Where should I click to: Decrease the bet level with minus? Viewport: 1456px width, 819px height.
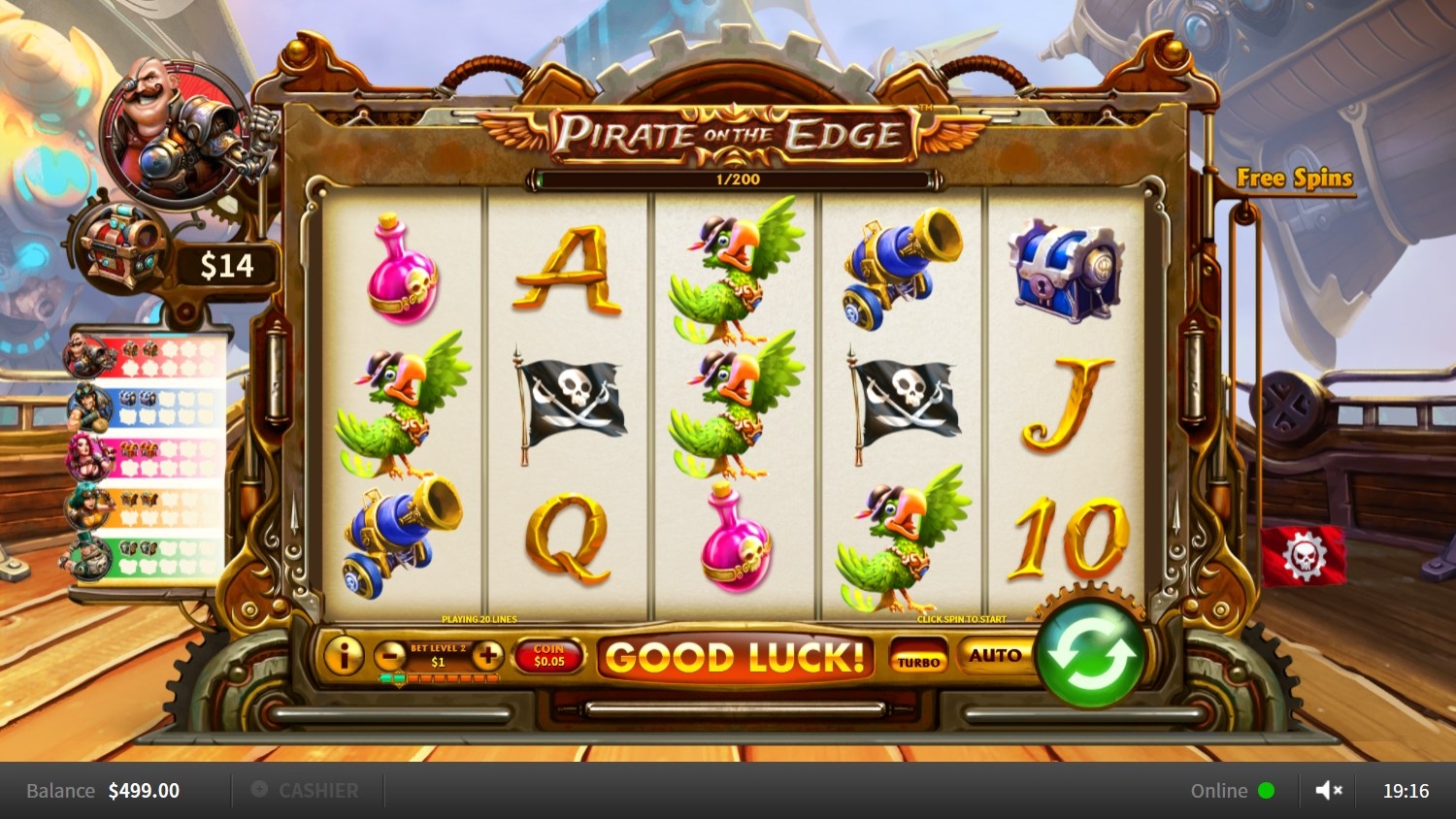coord(390,657)
